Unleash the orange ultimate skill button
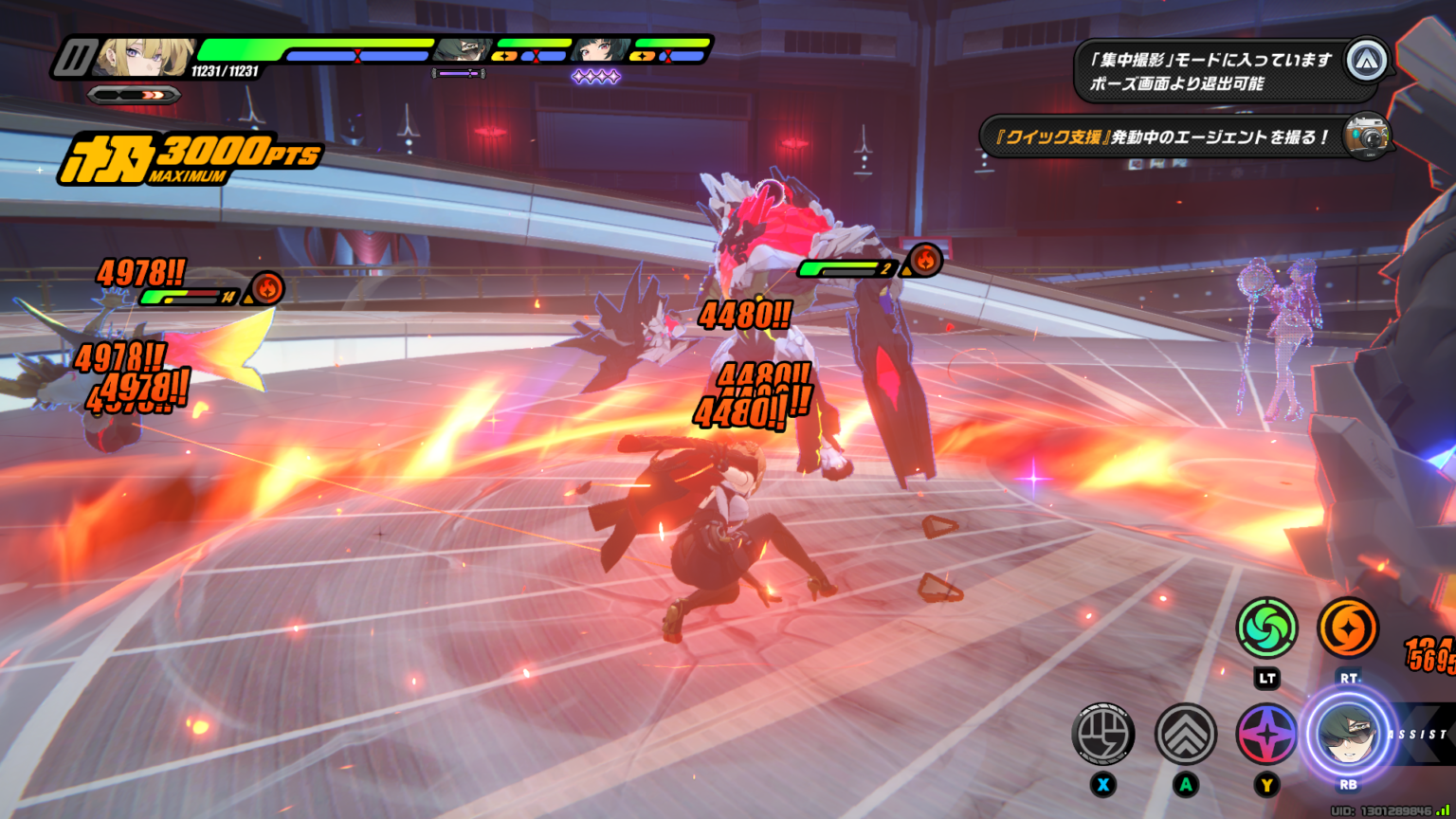The width and height of the screenshot is (1456, 819). point(1347,628)
